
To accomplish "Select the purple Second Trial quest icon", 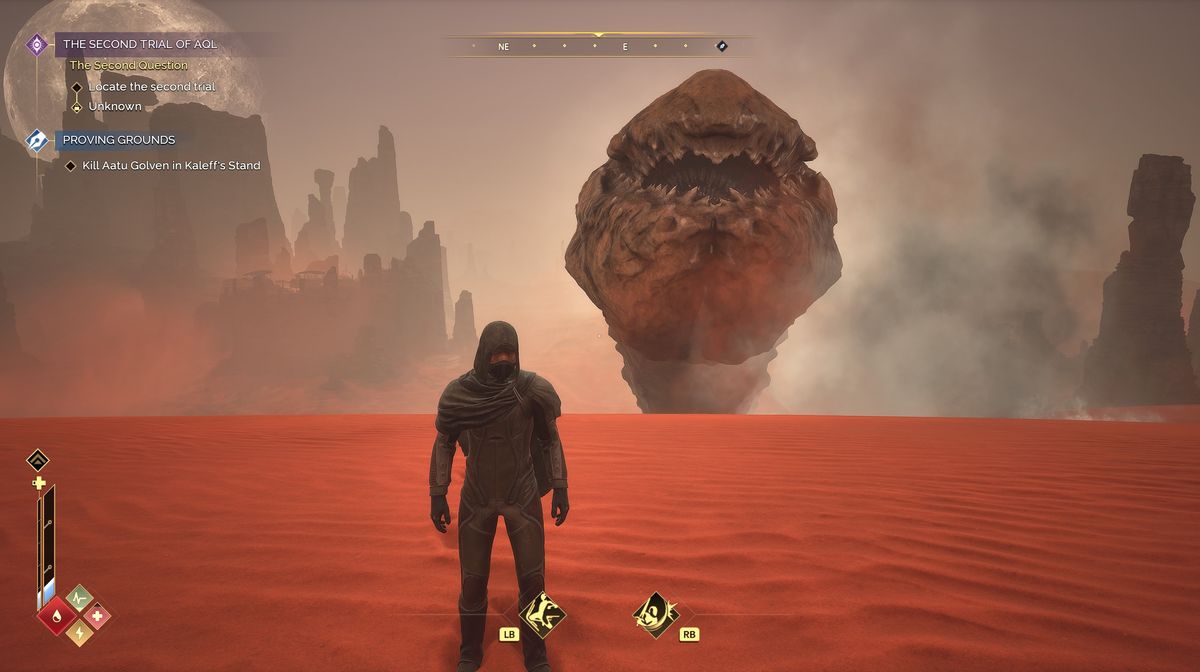I will pyautogui.click(x=38, y=44).
